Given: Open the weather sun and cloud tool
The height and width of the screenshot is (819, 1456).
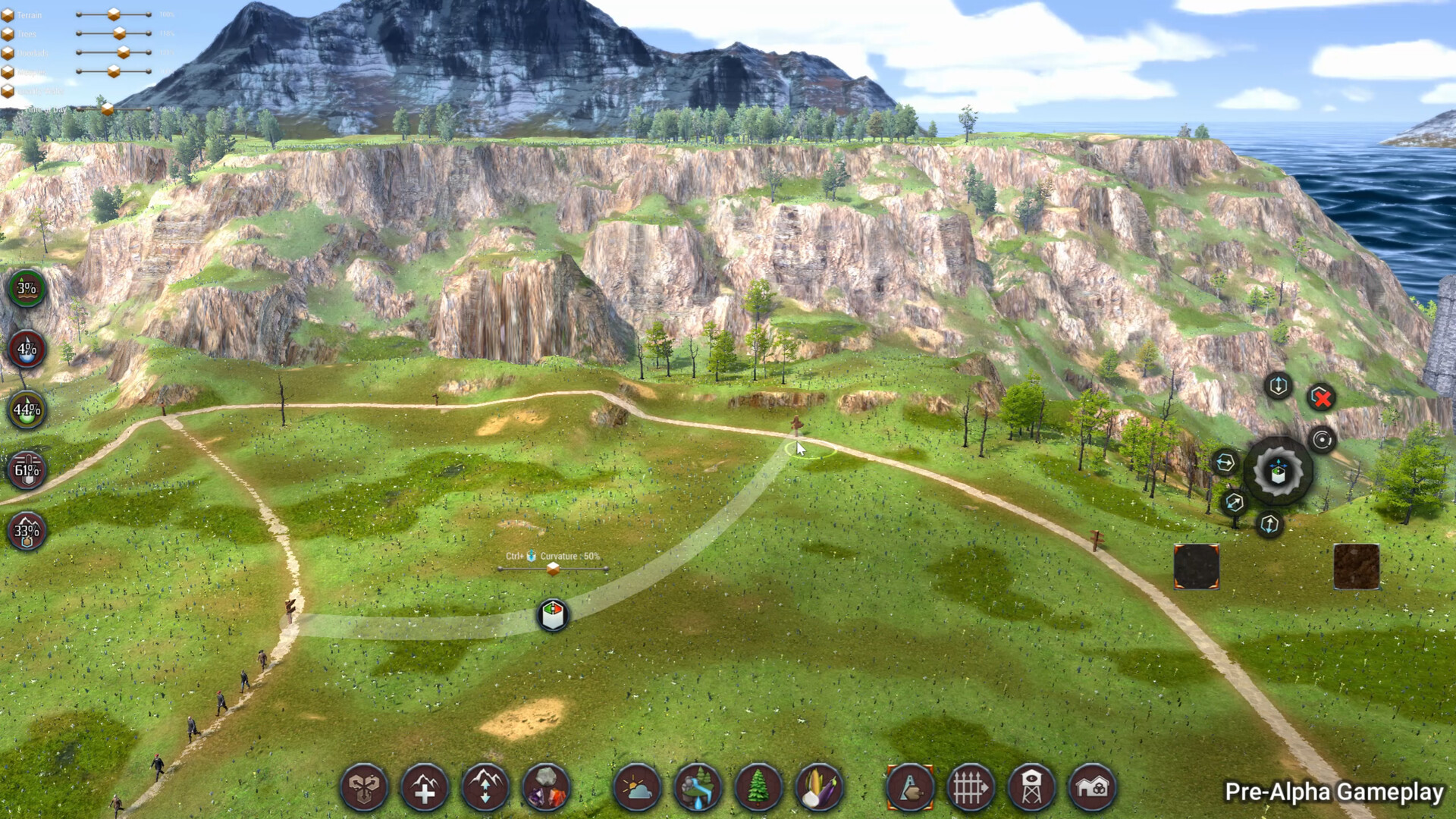Looking at the screenshot, I should click(637, 788).
